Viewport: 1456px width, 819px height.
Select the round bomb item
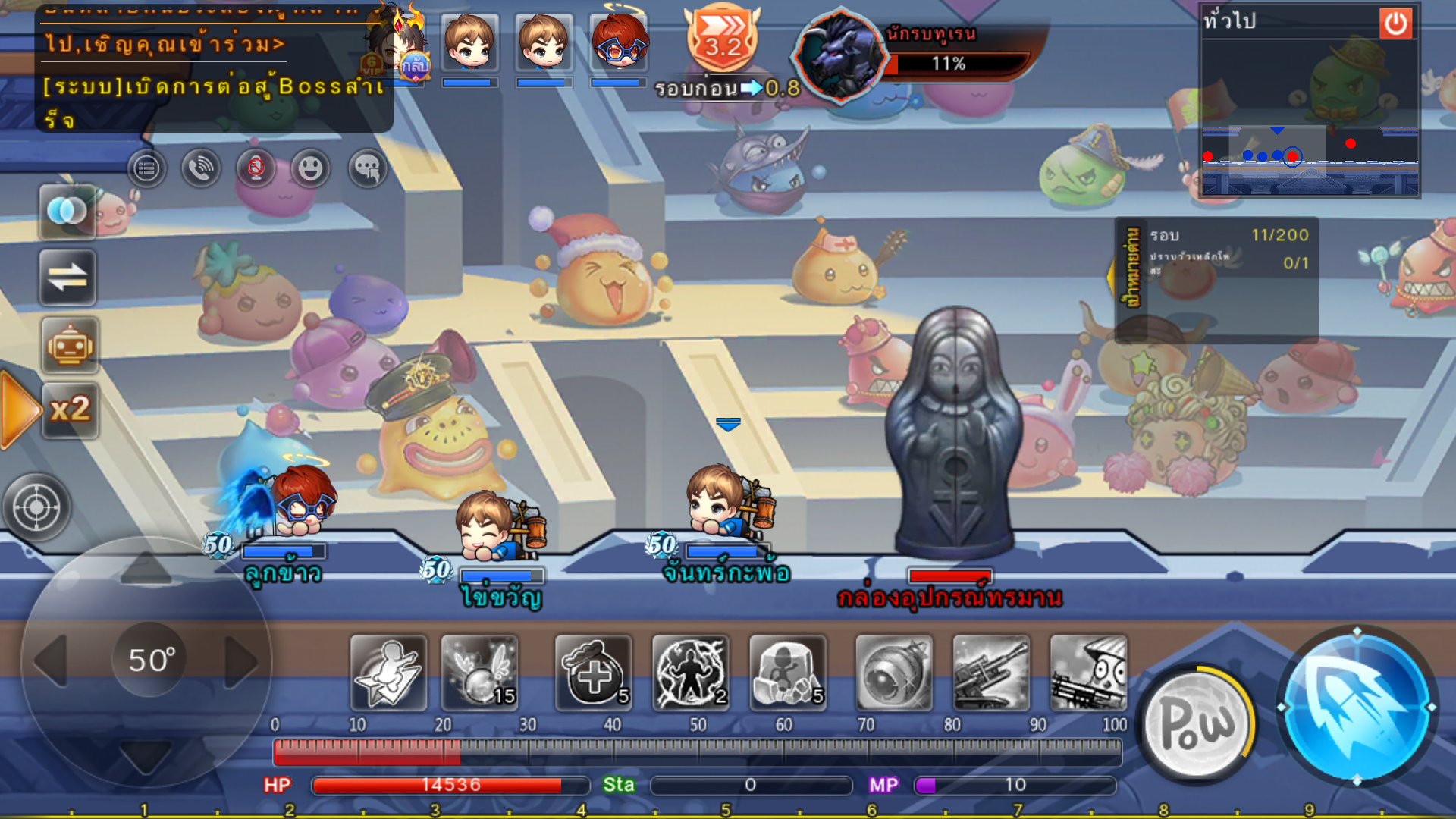(x=894, y=673)
